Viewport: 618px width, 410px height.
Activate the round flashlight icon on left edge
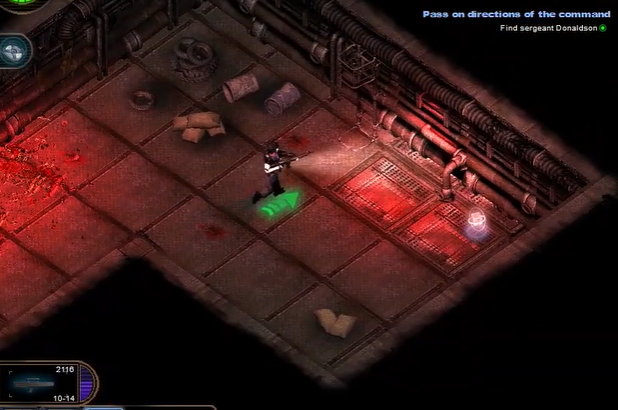coord(13,50)
